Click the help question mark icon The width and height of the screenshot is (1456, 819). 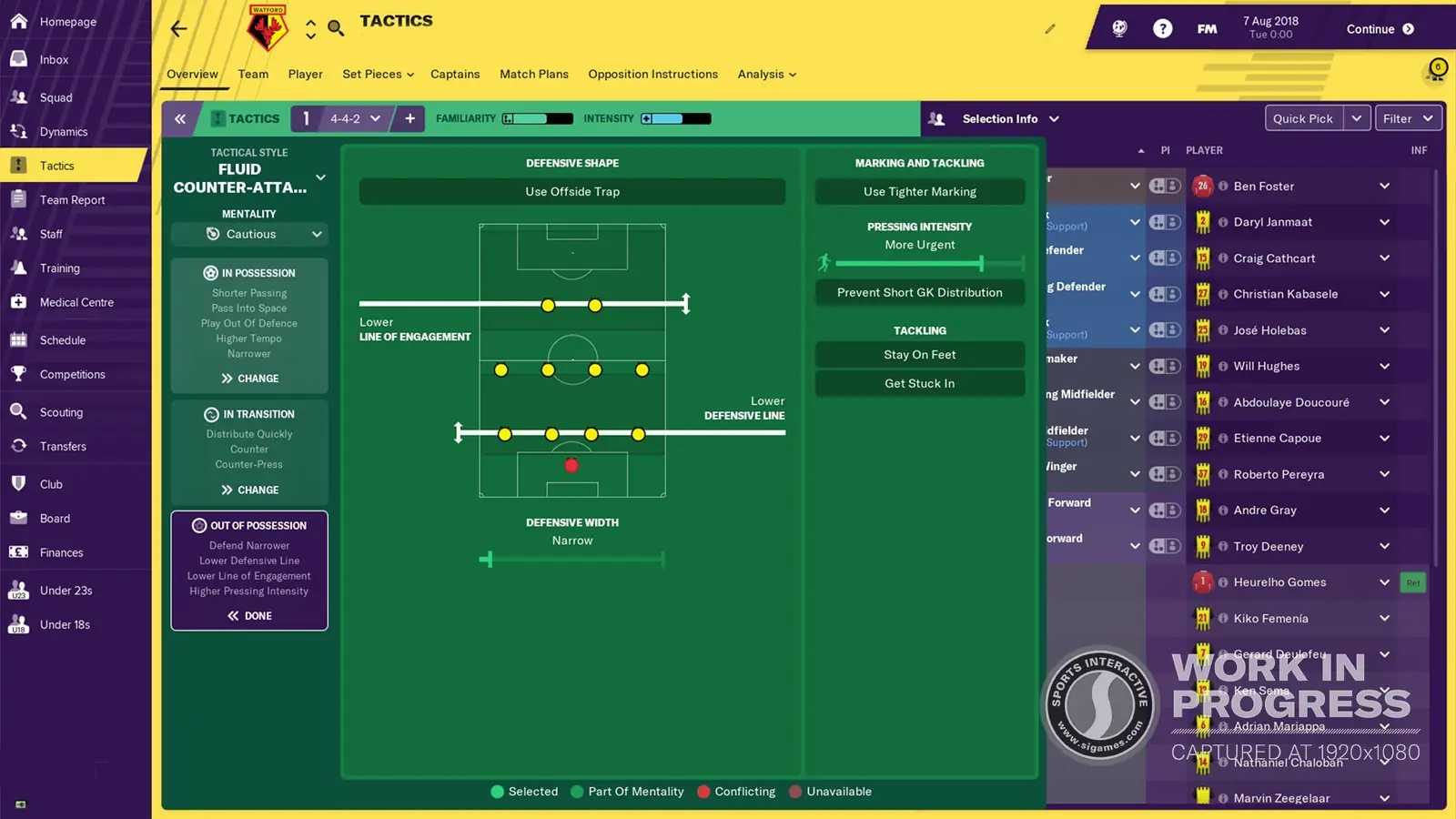1163,28
